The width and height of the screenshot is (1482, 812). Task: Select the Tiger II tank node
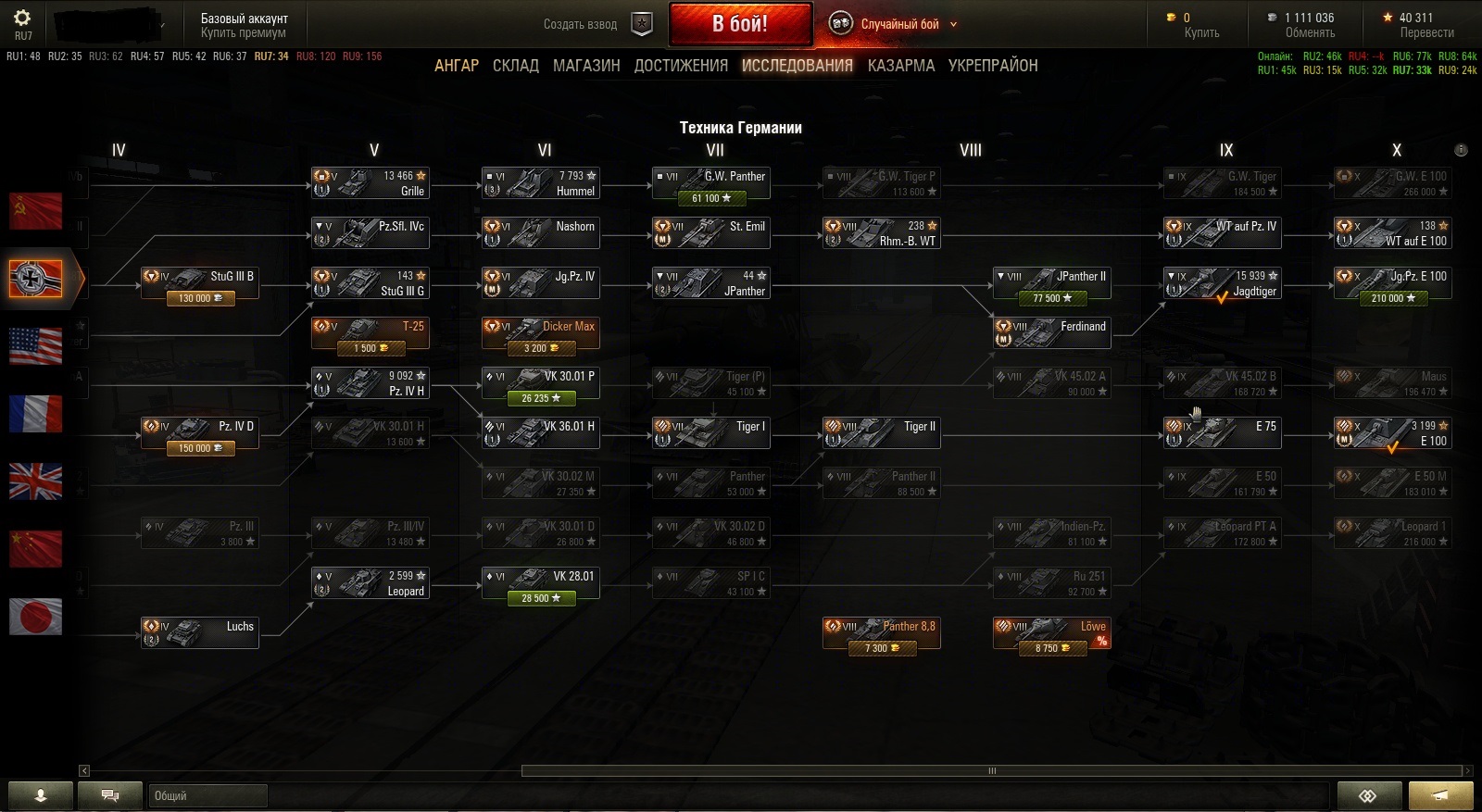(x=881, y=432)
